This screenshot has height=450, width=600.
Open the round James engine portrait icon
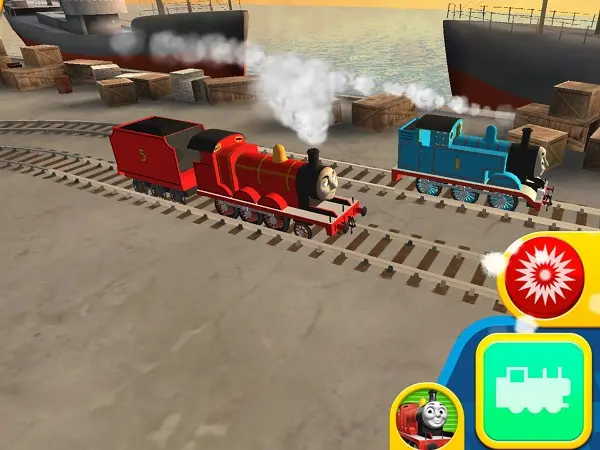[427, 415]
